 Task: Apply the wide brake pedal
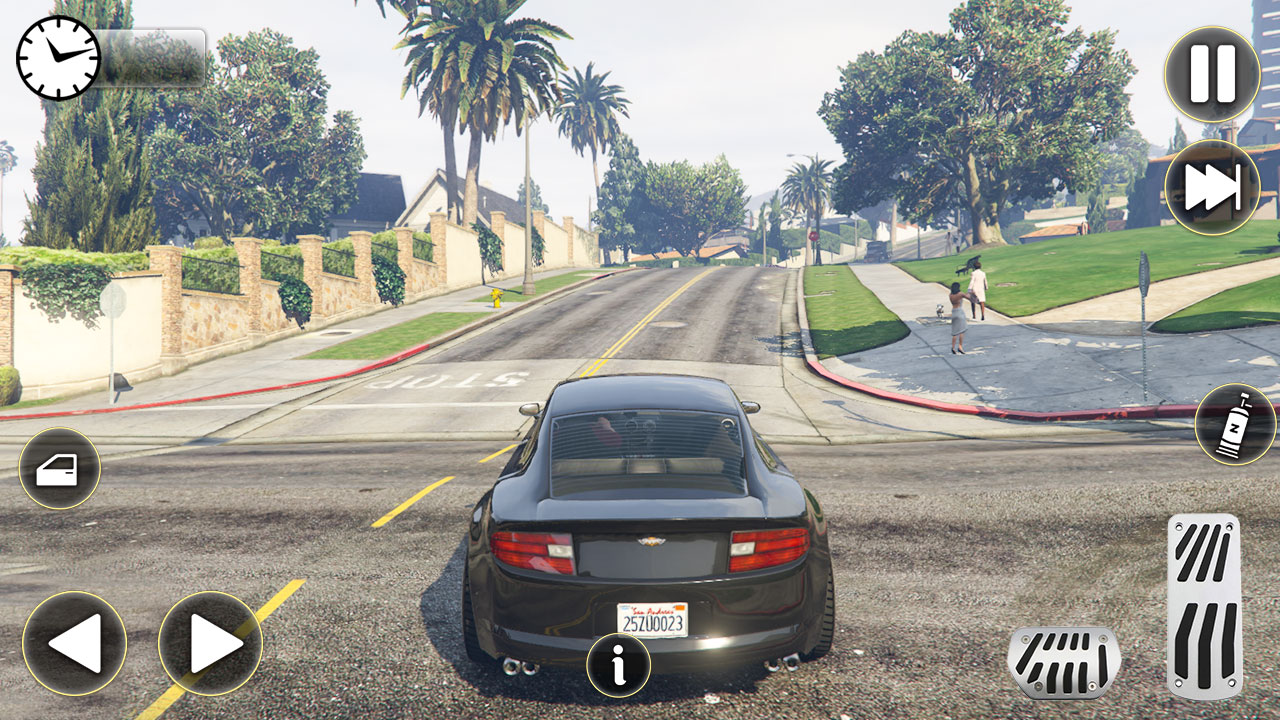click(x=1063, y=662)
